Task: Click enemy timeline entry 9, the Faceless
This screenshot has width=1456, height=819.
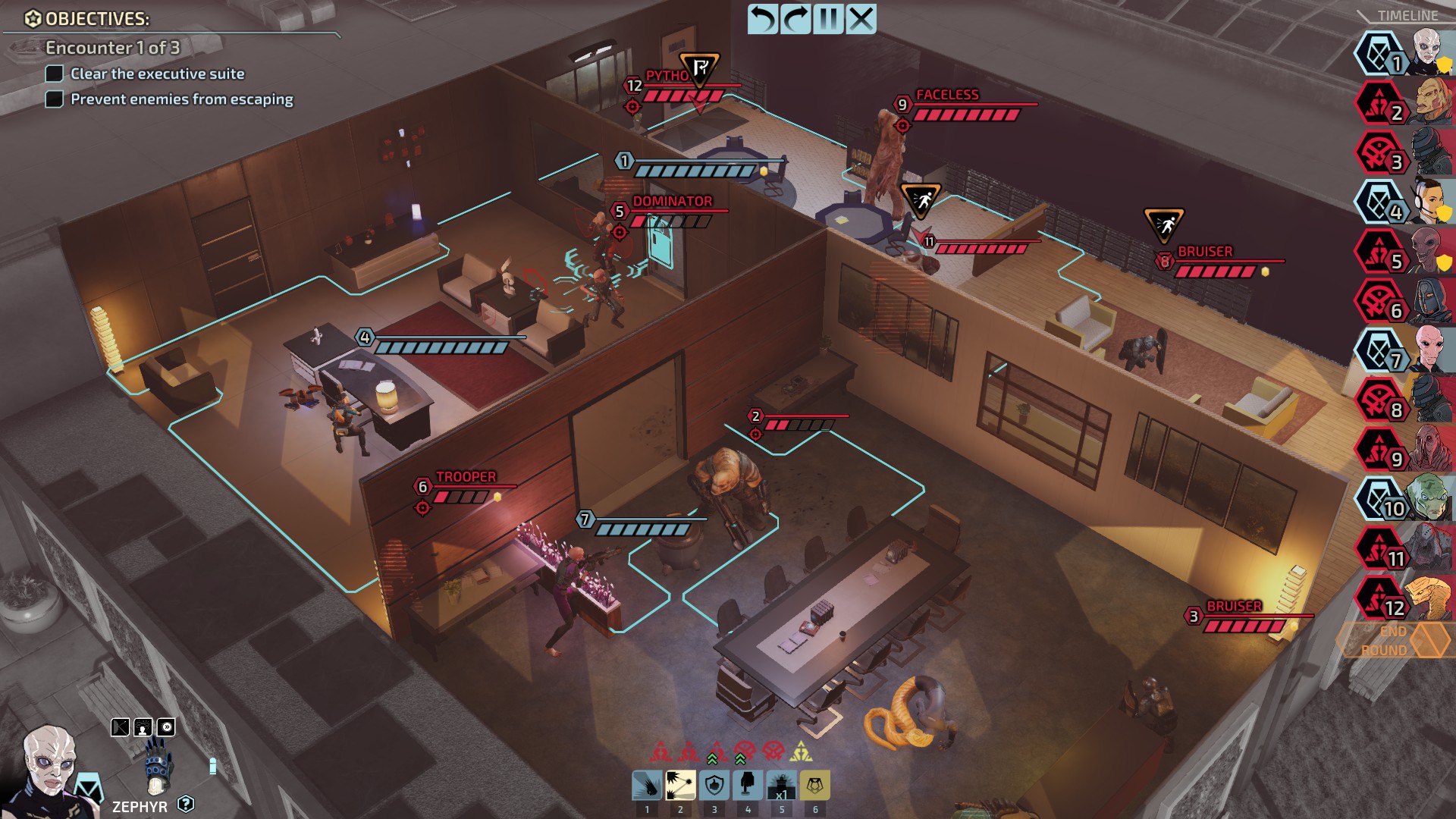Action: [x=1404, y=450]
